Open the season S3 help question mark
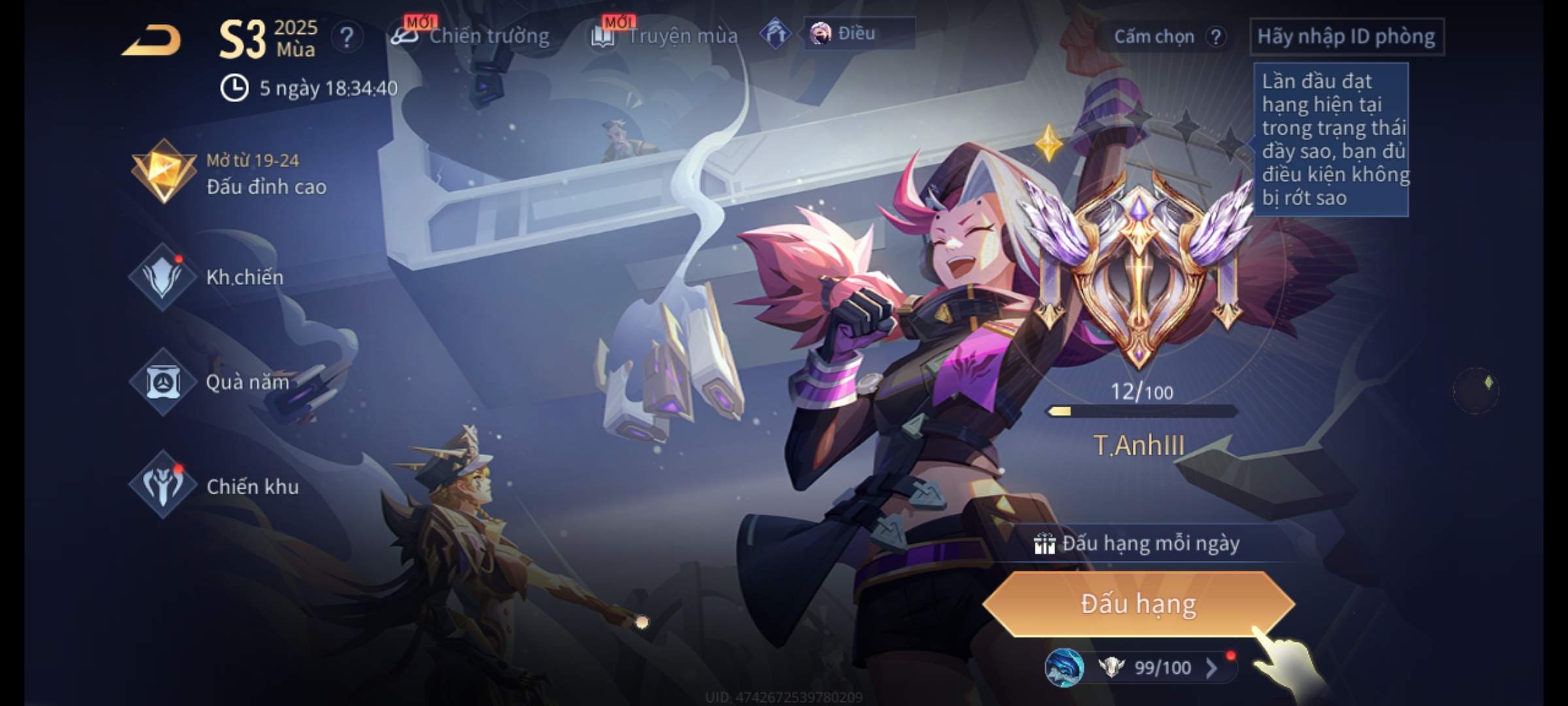1568x706 pixels. click(347, 37)
